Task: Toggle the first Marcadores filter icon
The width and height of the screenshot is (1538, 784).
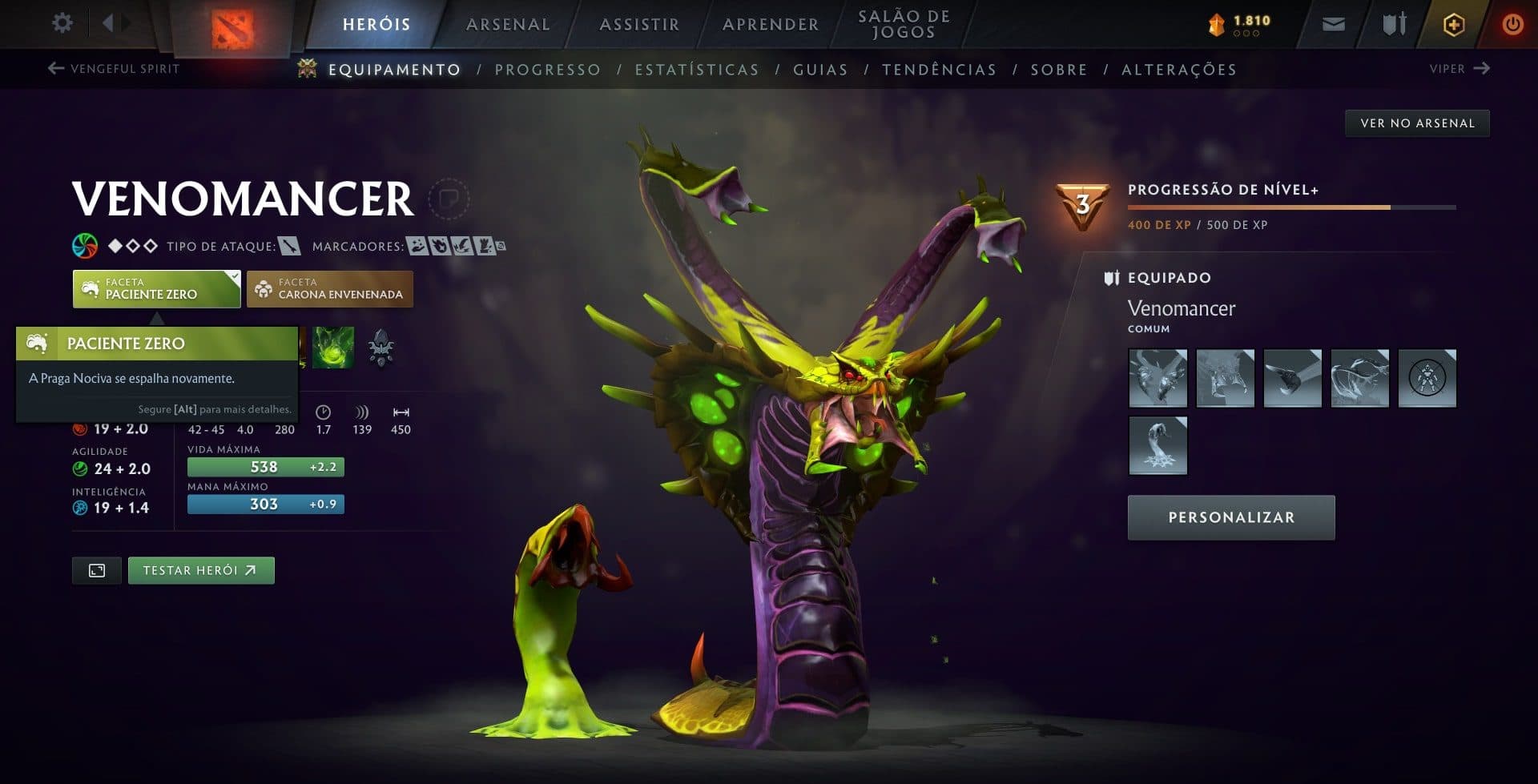Action: (416, 247)
